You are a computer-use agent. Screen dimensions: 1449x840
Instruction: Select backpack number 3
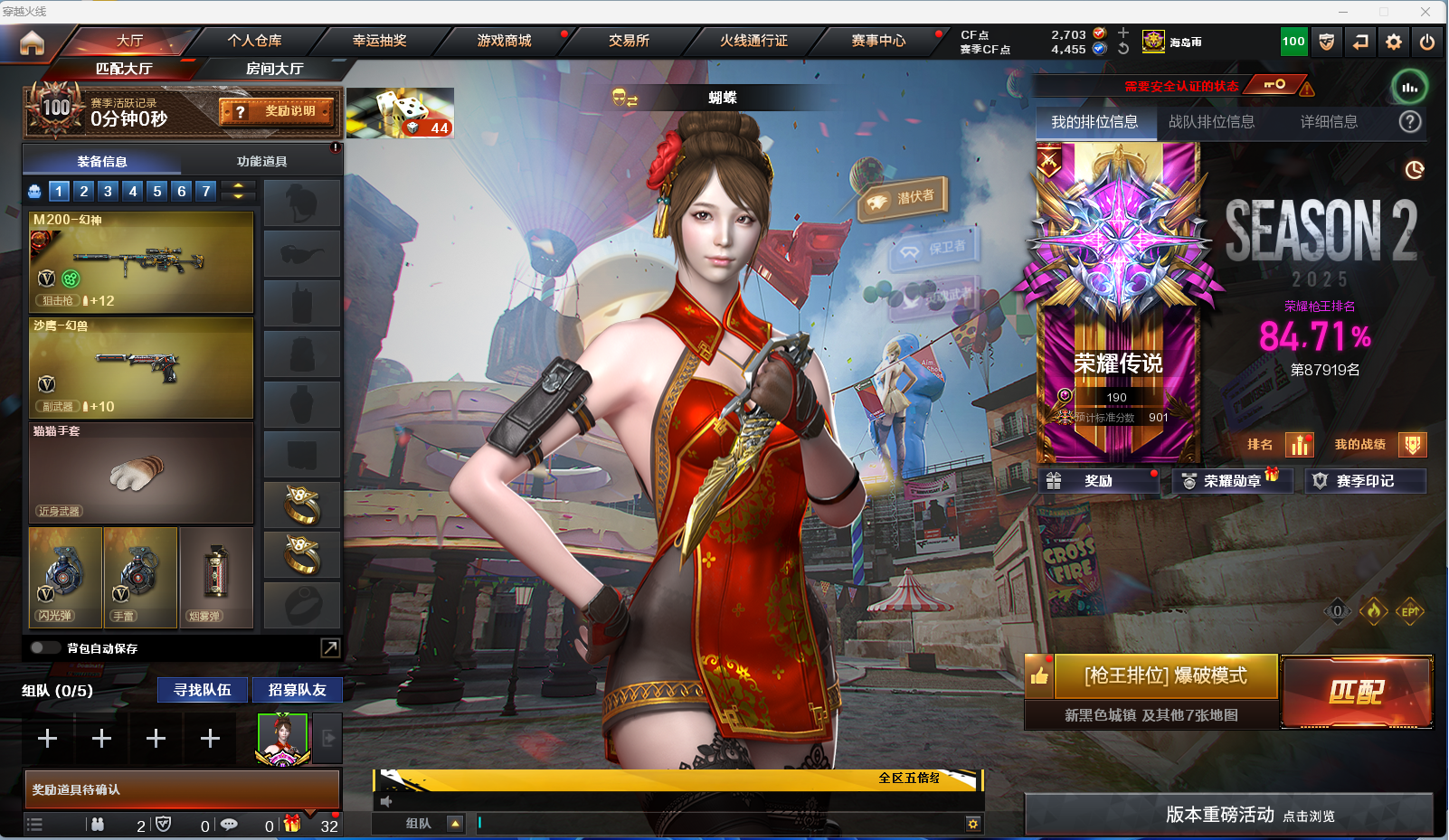[108, 191]
